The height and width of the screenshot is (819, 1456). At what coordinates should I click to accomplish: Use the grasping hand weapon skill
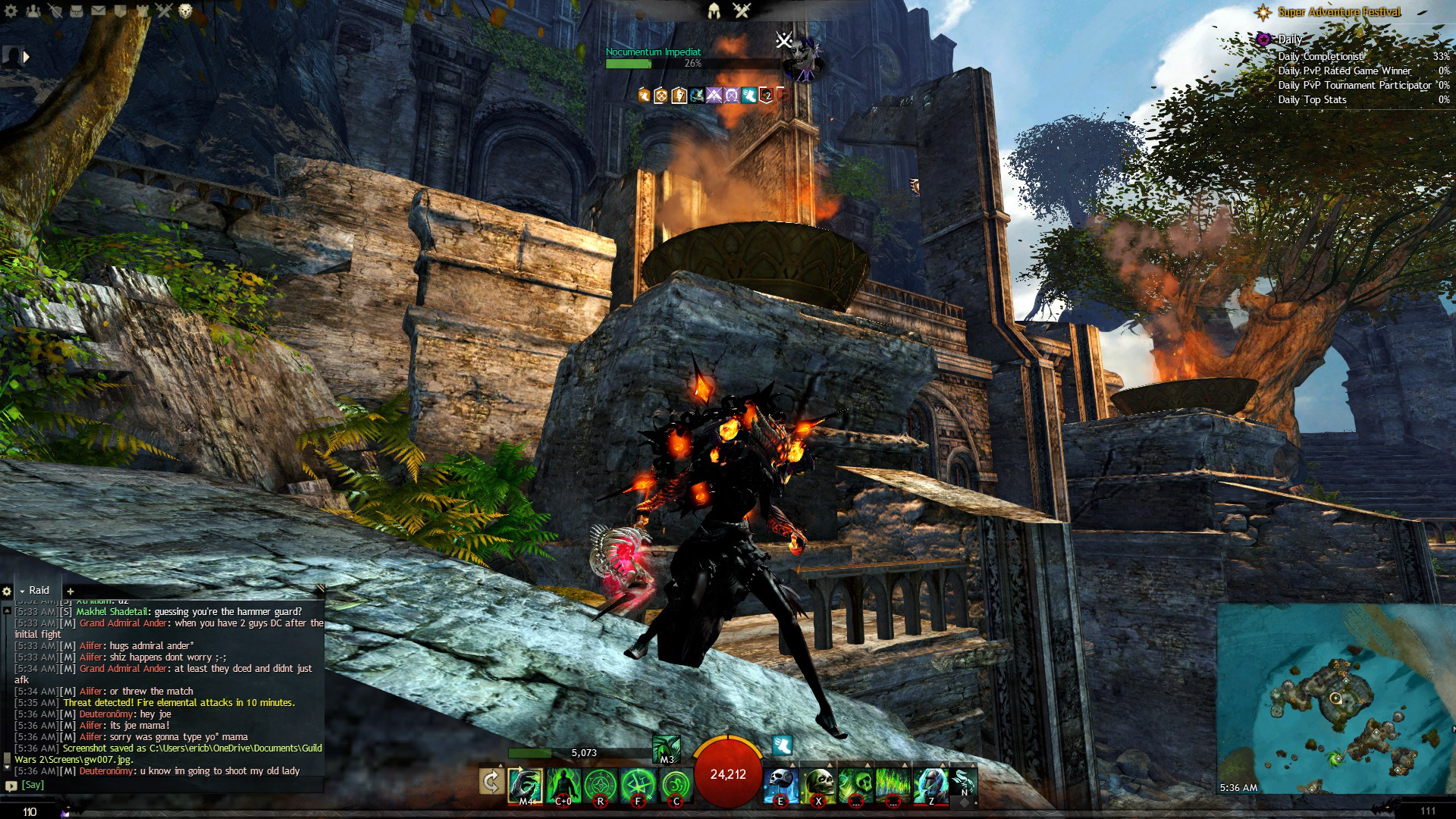click(x=525, y=784)
